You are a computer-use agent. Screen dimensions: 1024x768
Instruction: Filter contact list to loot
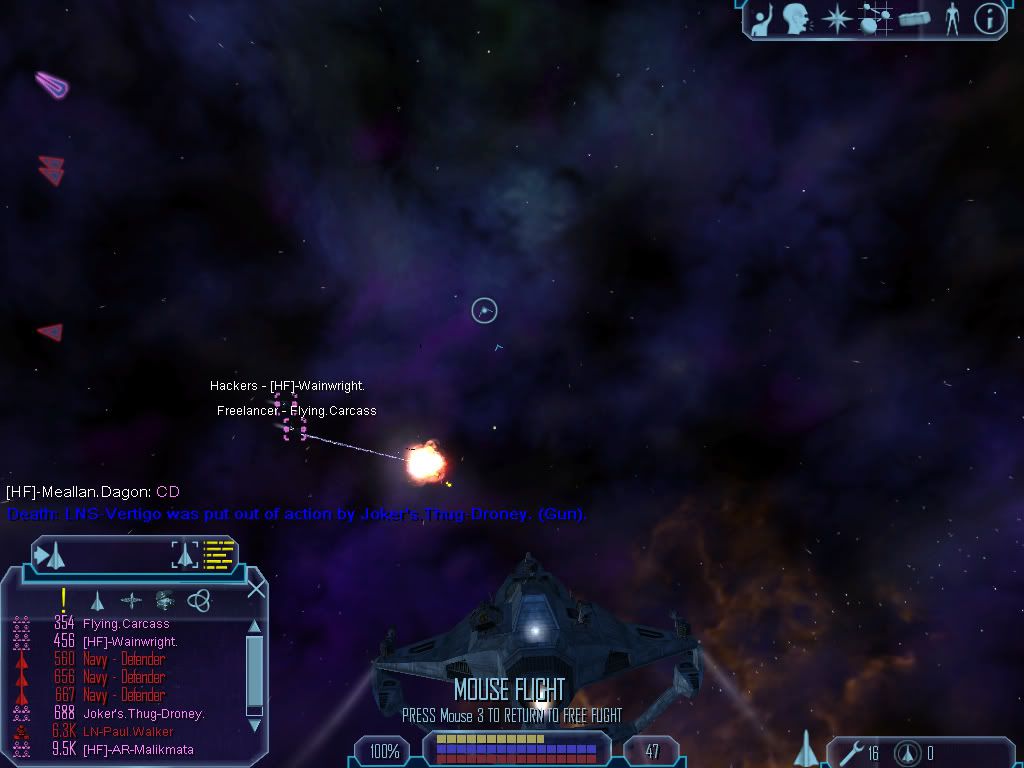(x=165, y=601)
